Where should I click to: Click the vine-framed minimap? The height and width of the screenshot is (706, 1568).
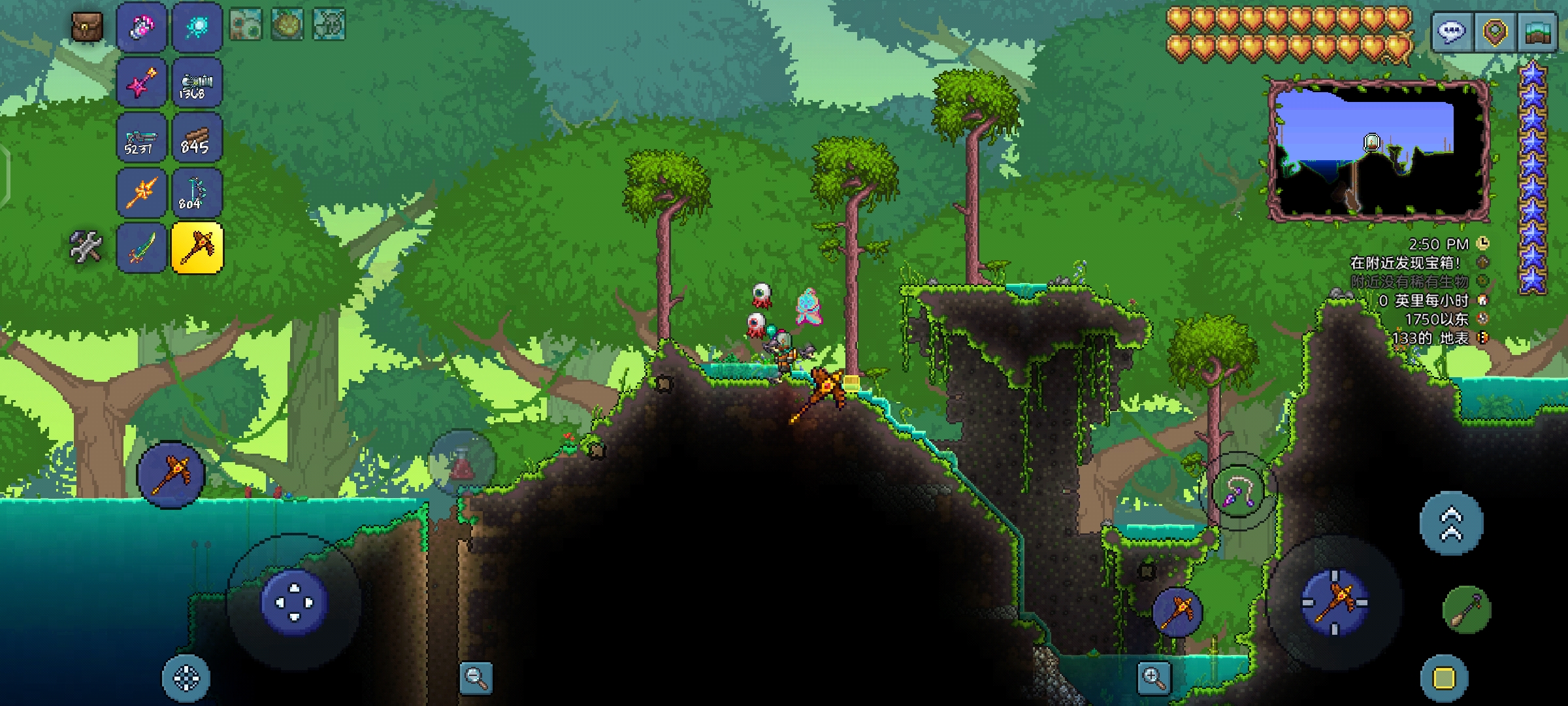pyautogui.click(x=1379, y=150)
